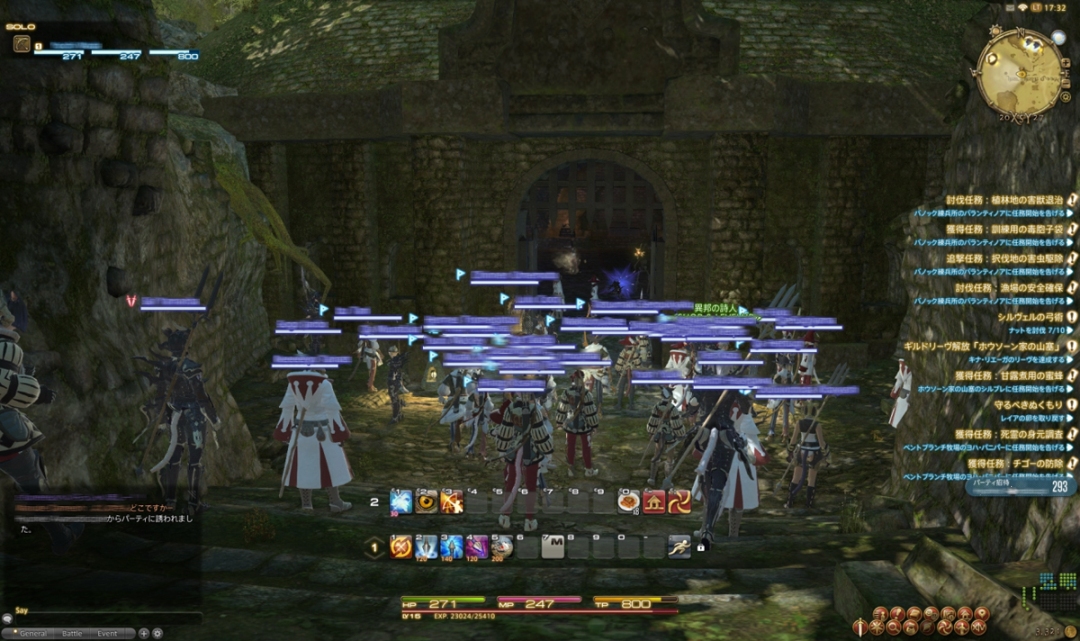Select the crossed-out orange circle action

tap(401, 547)
